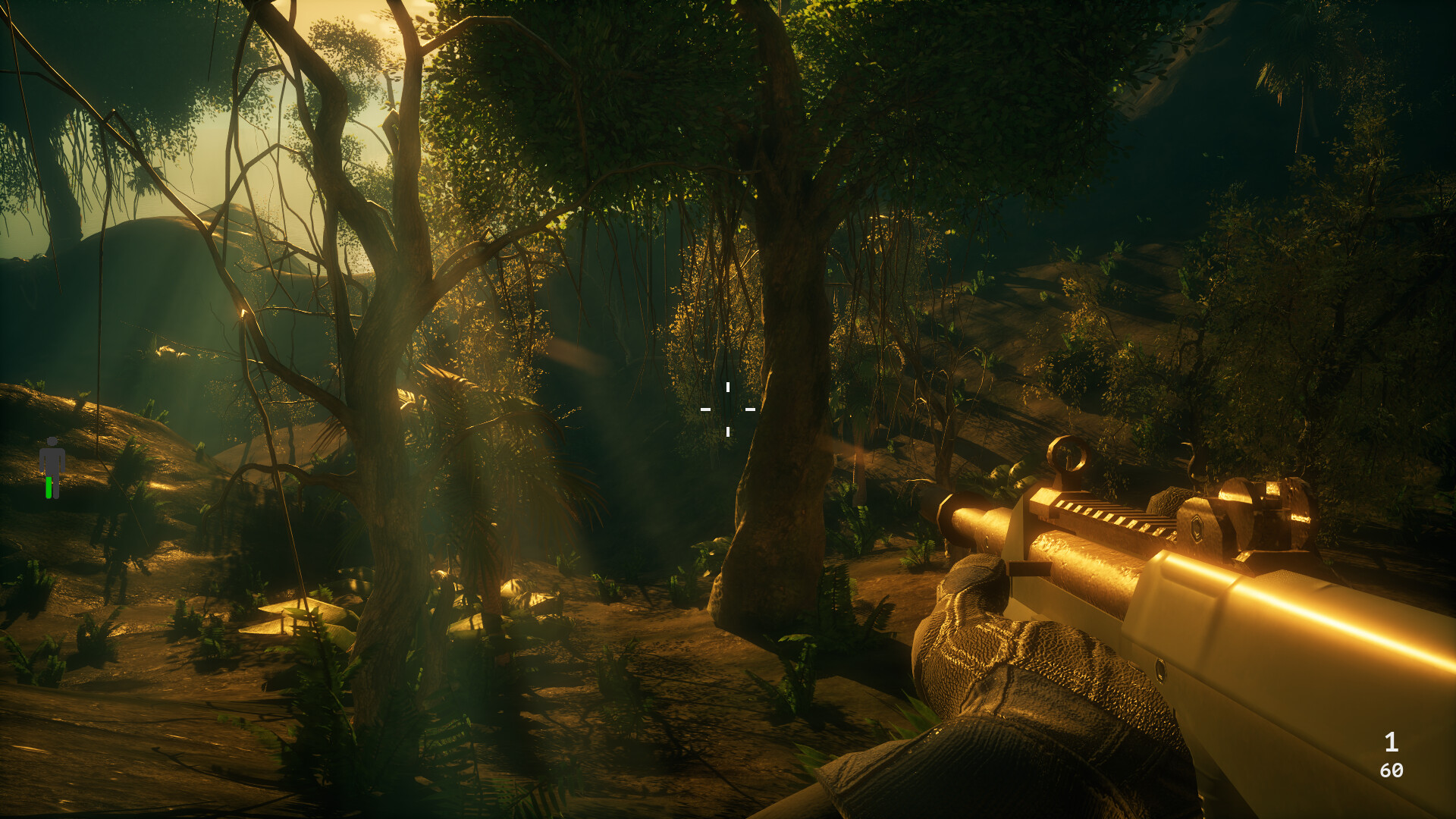The height and width of the screenshot is (819, 1456).
Task: Click the player body status icon
Action: 52,467
